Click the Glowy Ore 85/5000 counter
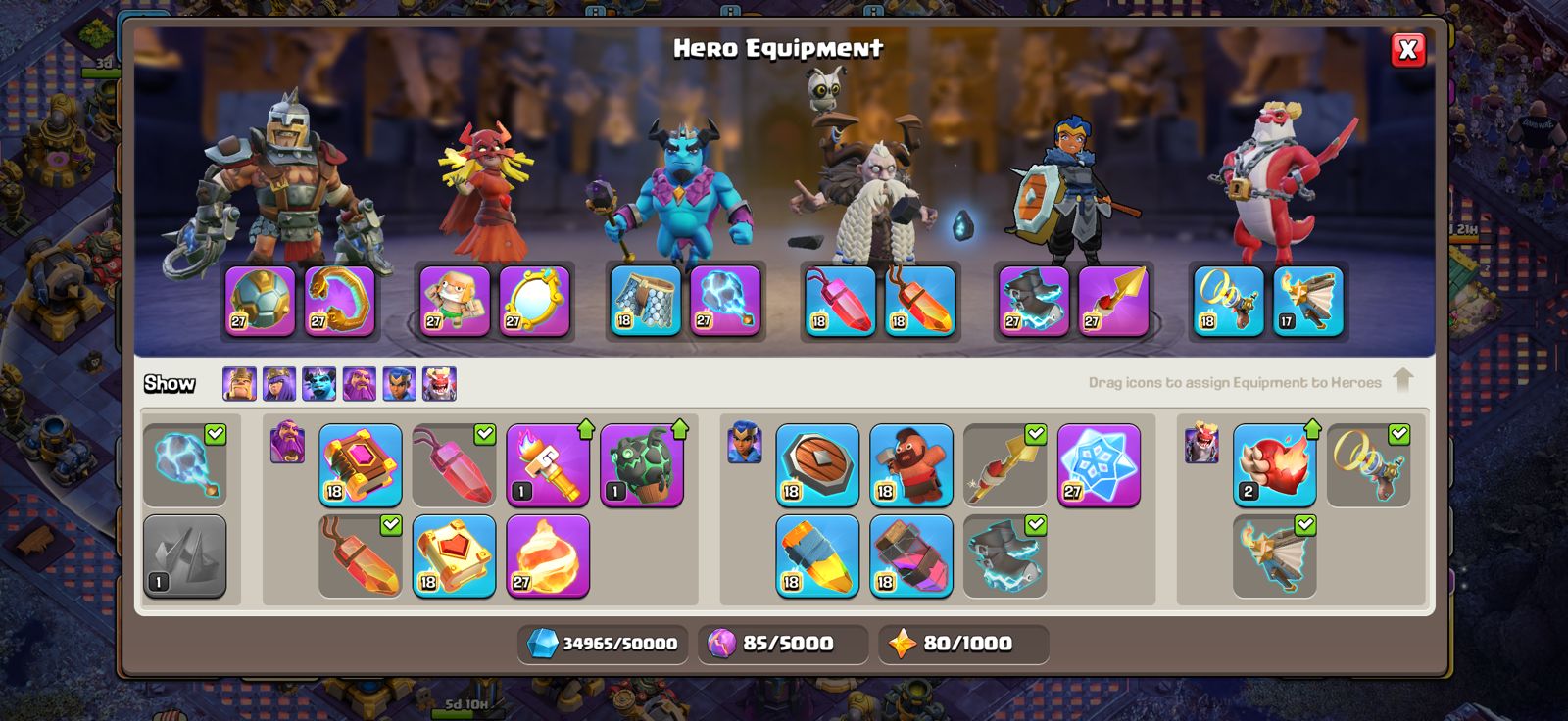This screenshot has width=1568, height=721. (x=784, y=645)
